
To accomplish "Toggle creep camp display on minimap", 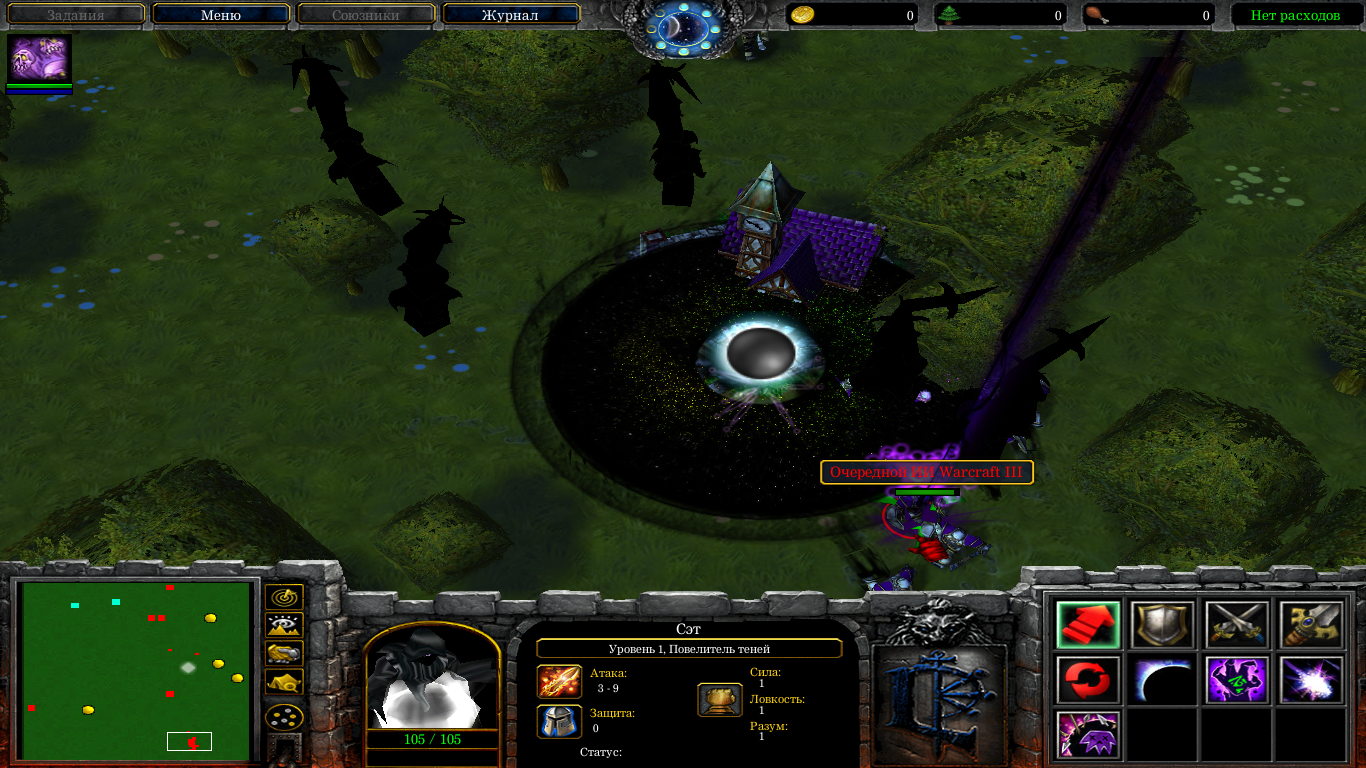I will pos(284,683).
